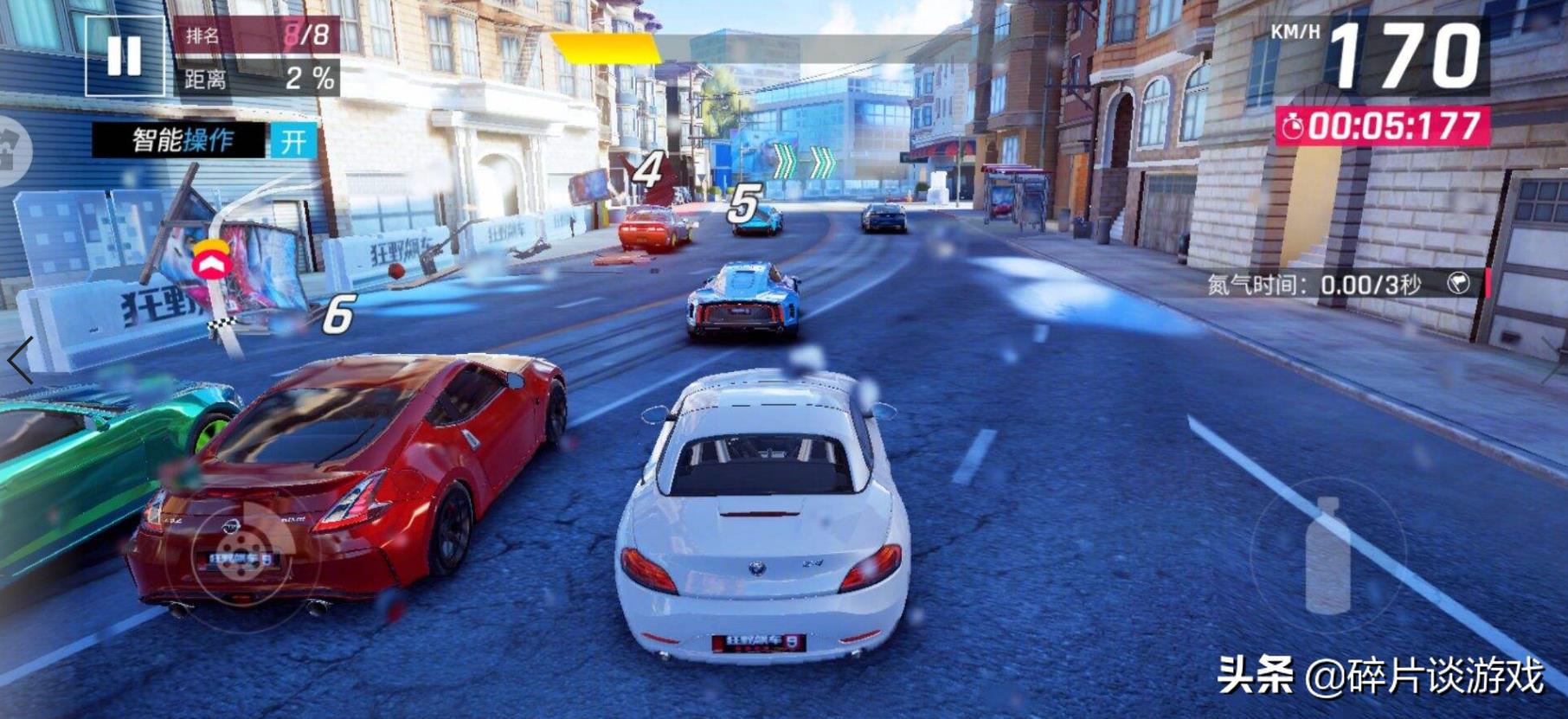Image resolution: width=1568 pixels, height=719 pixels.
Task: Tap the partially hidden camera icon
Action: pos(10,153)
